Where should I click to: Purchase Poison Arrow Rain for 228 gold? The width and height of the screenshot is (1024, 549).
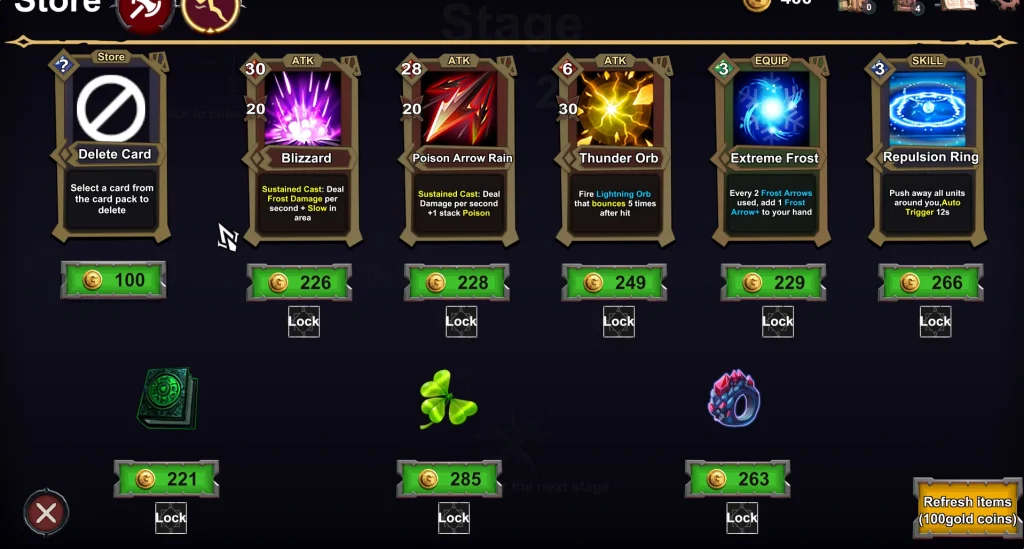(457, 283)
